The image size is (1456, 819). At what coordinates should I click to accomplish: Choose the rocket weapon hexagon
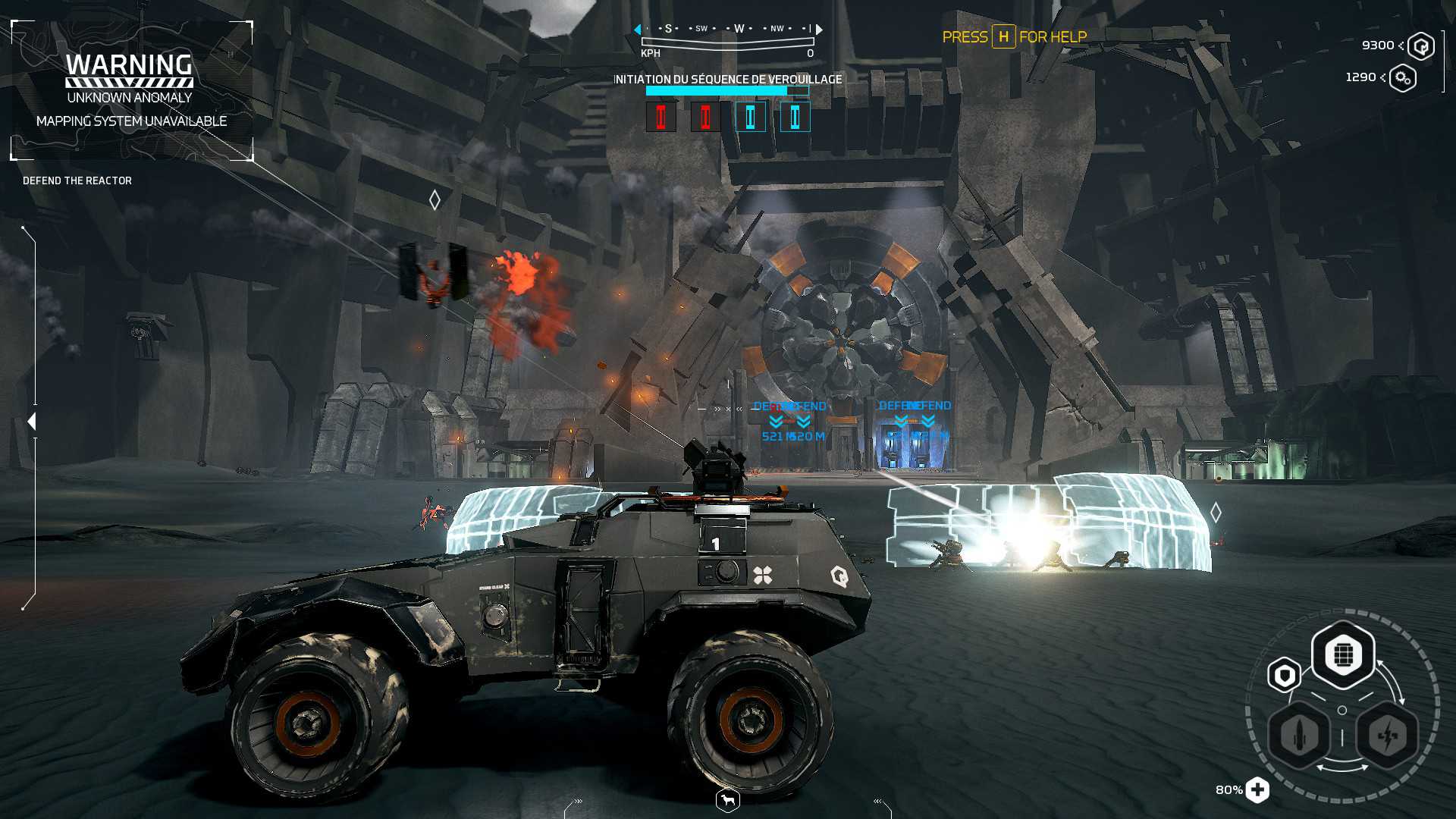[x=1300, y=735]
